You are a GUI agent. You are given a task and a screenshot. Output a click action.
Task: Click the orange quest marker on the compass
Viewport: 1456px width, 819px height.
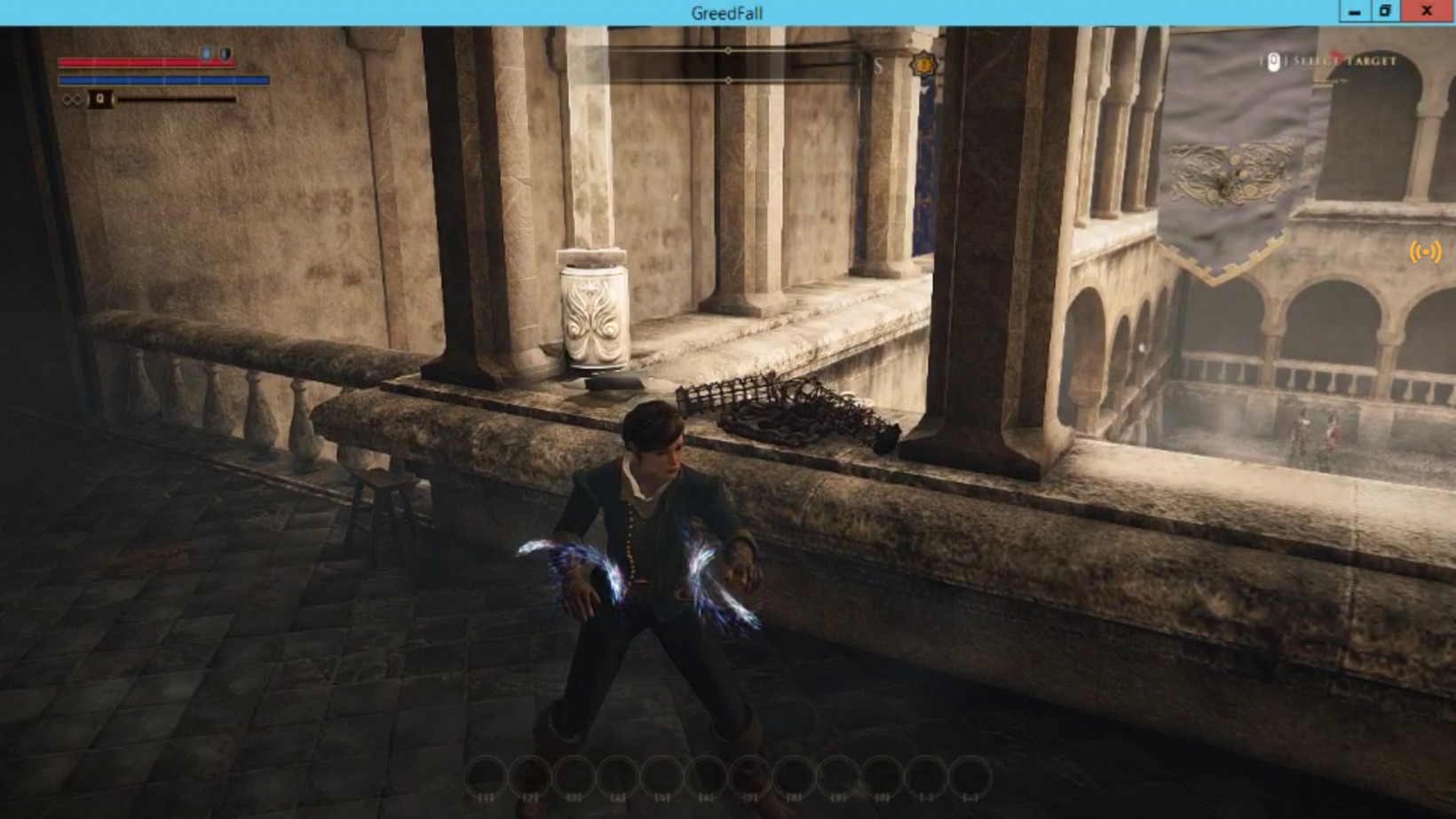tap(924, 65)
